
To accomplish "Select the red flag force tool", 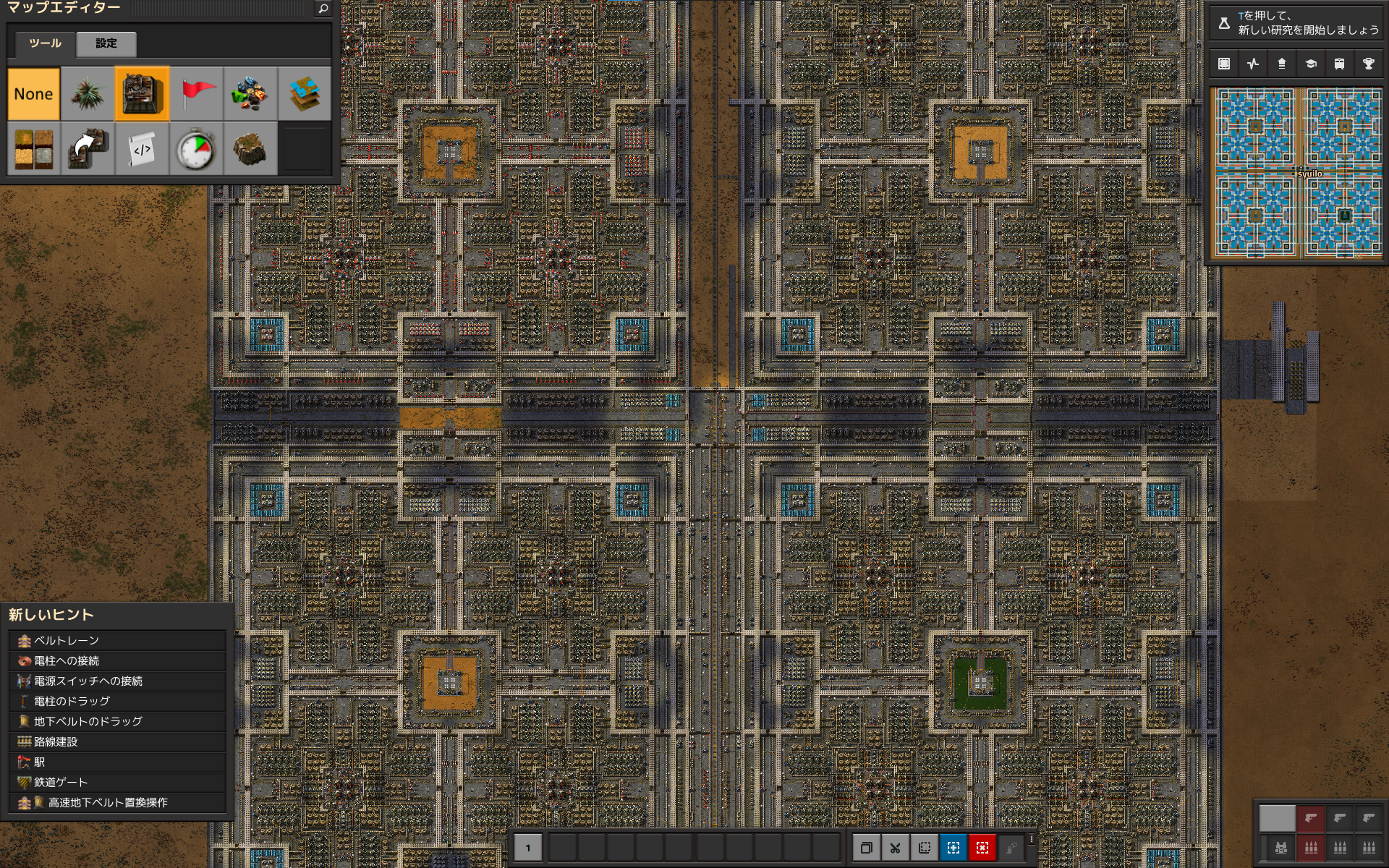I will tap(196, 94).
